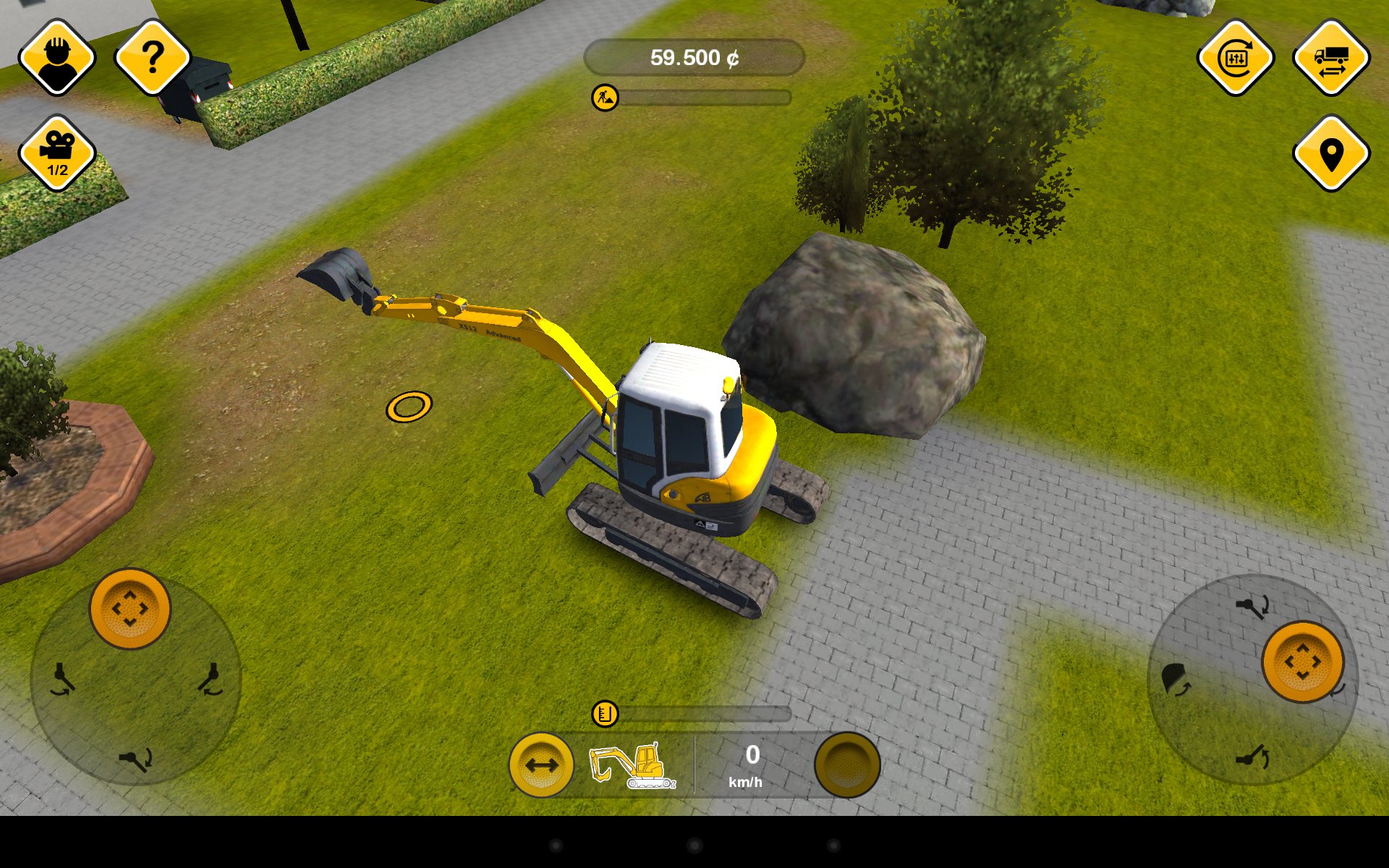Screen dimensions: 1389x868
Task: Open the question mark help button
Action: click(x=153, y=57)
